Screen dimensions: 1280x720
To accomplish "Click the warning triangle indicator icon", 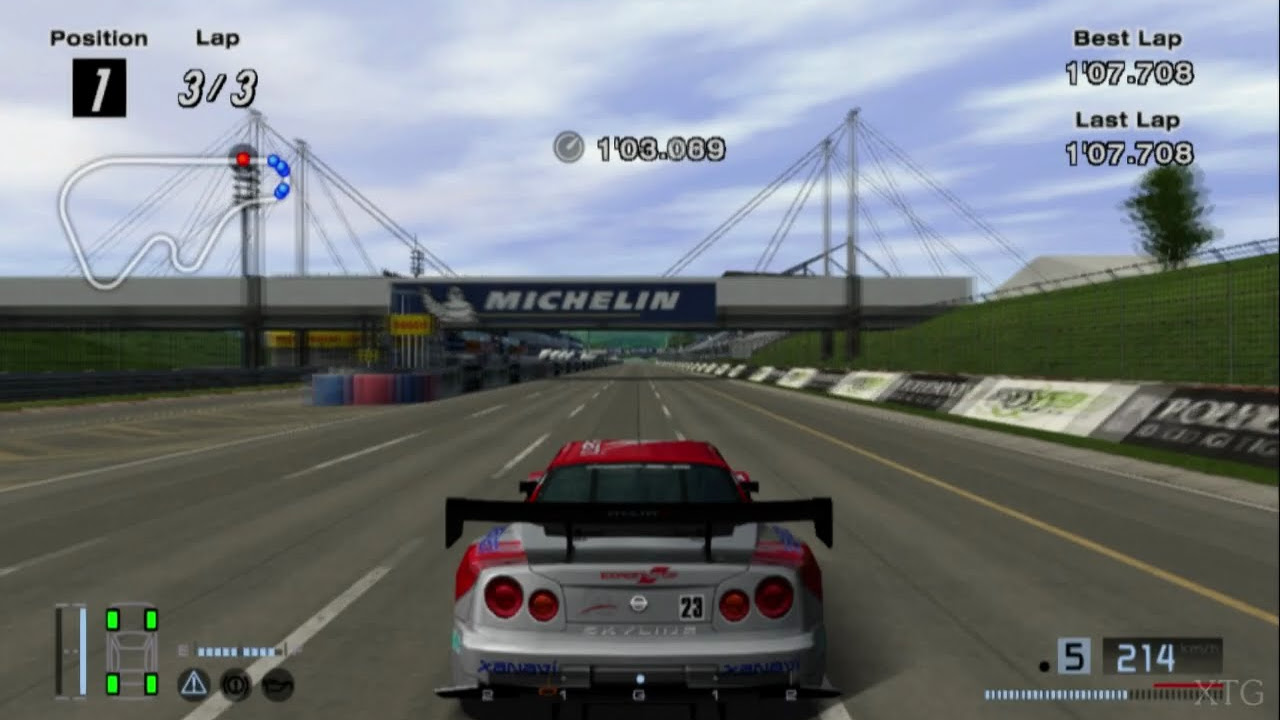I will pos(193,684).
